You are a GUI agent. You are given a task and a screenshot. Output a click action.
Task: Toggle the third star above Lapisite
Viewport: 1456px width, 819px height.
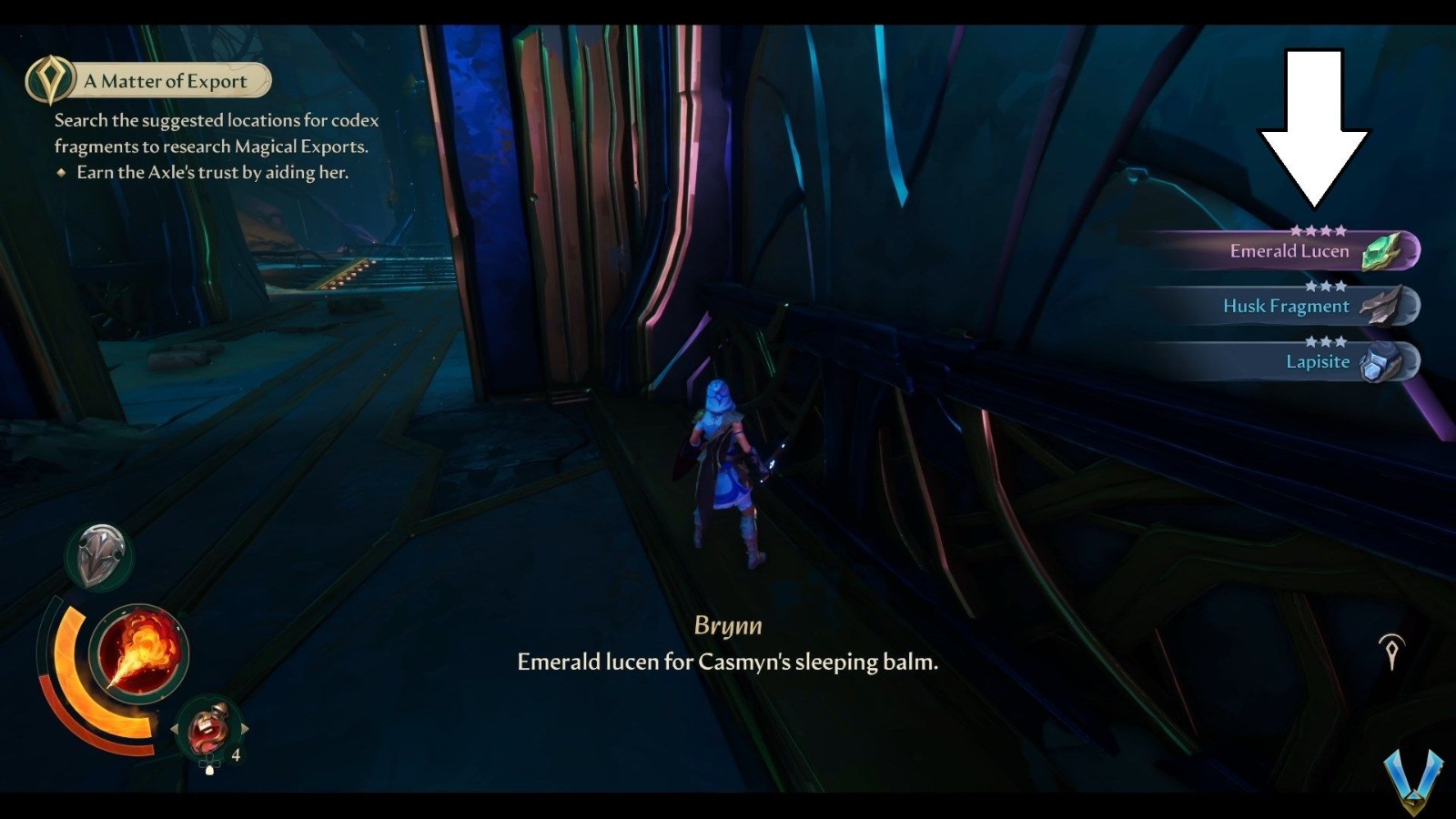coord(1340,342)
